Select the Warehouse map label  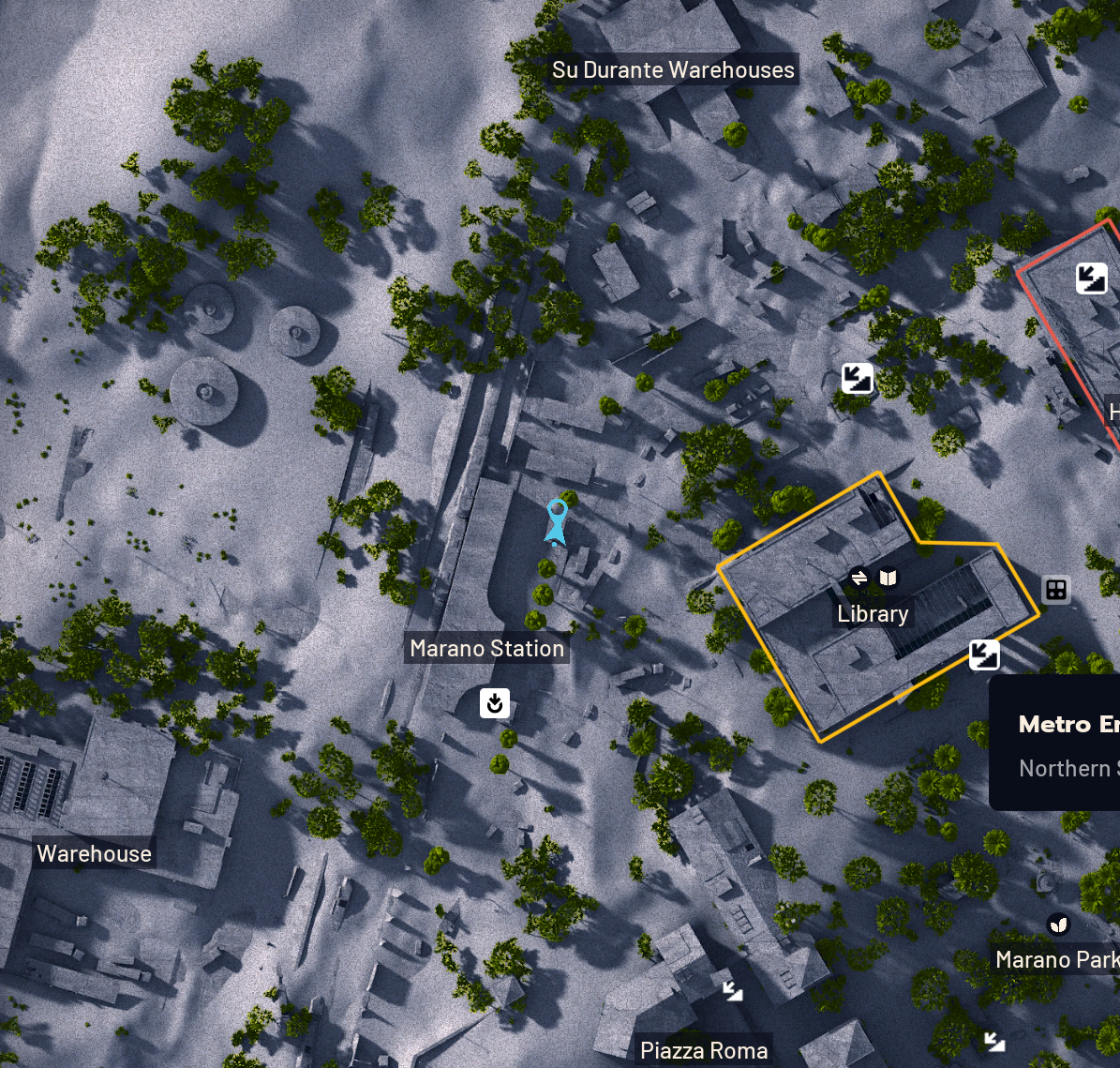point(94,854)
